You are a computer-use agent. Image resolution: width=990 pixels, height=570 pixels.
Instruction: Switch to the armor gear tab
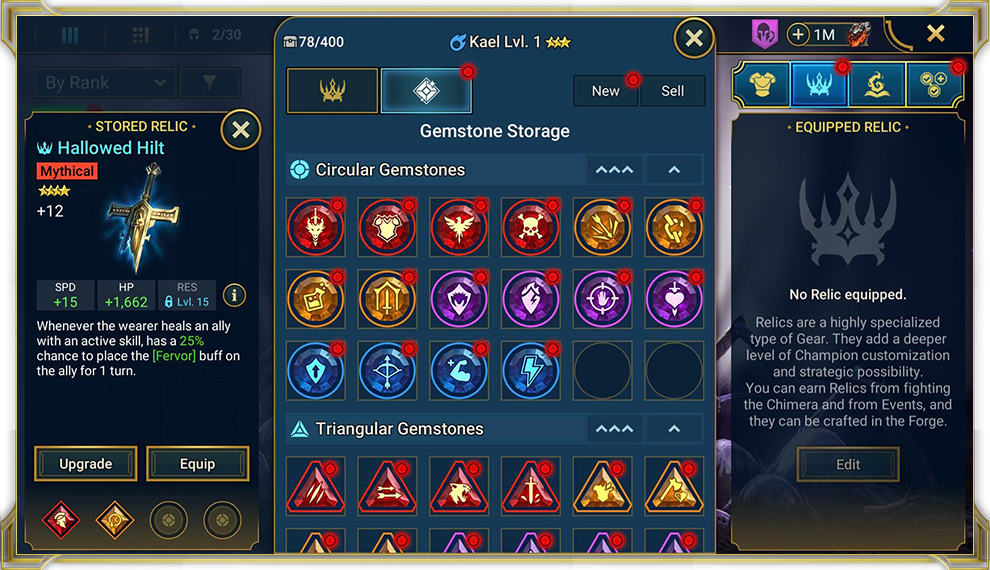(x=761, y=85)
